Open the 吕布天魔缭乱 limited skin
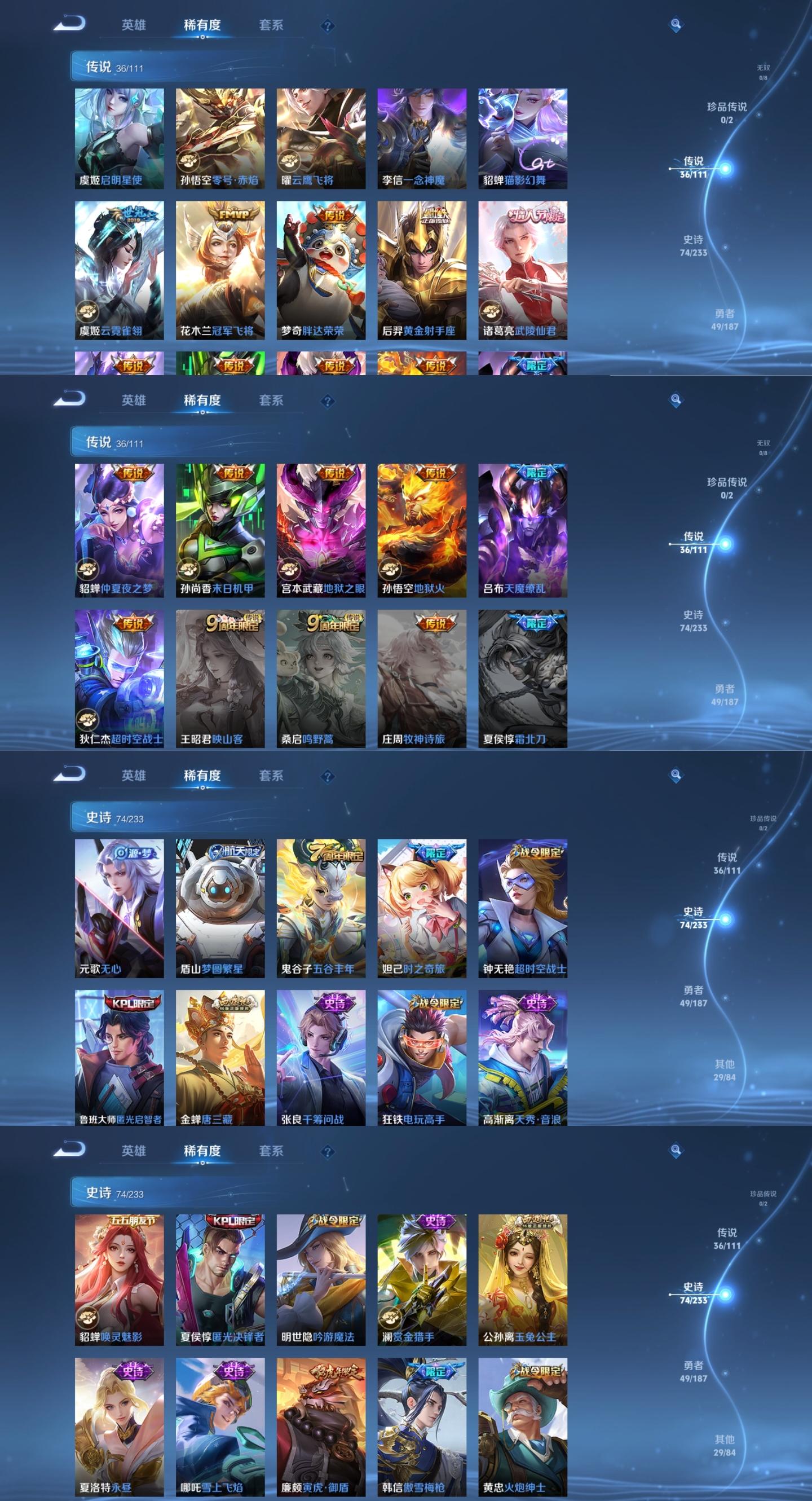This screenshot has height=1501, width=812. 523,530
